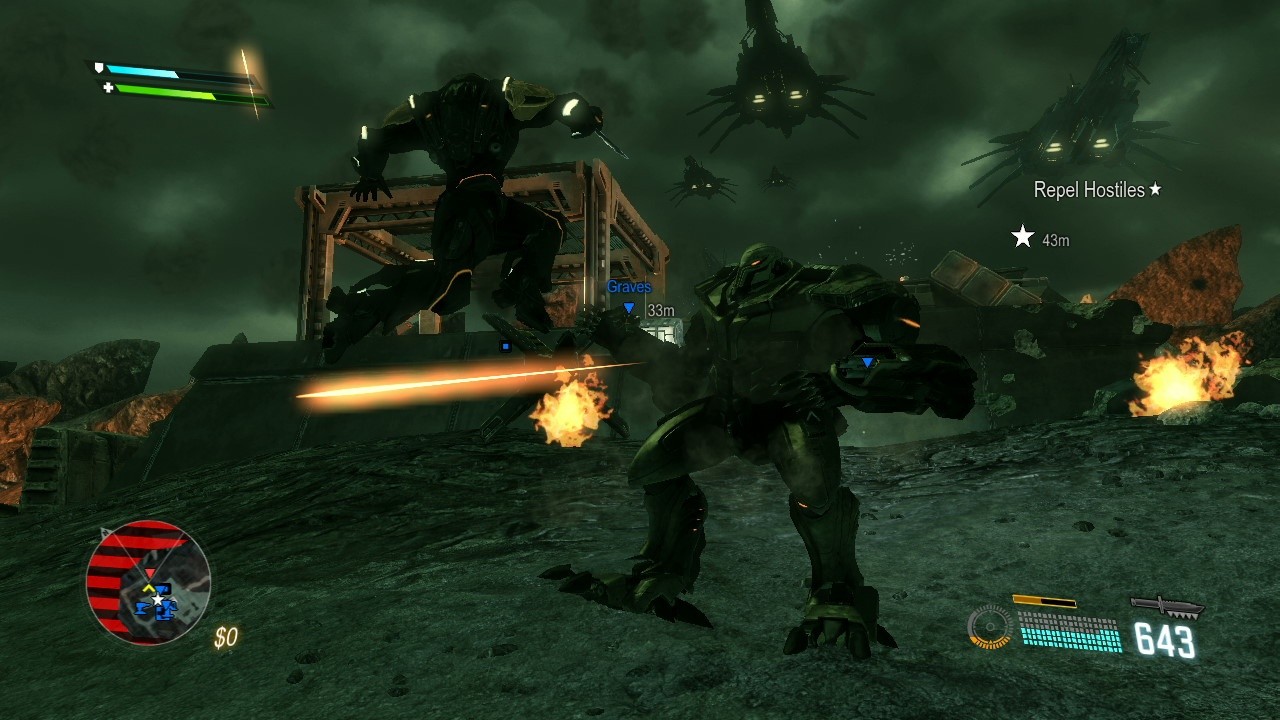The width and height of the screenshot is (1280, 720).
Task: Click the combat knife weapon icon
Action: (1166, 605)
